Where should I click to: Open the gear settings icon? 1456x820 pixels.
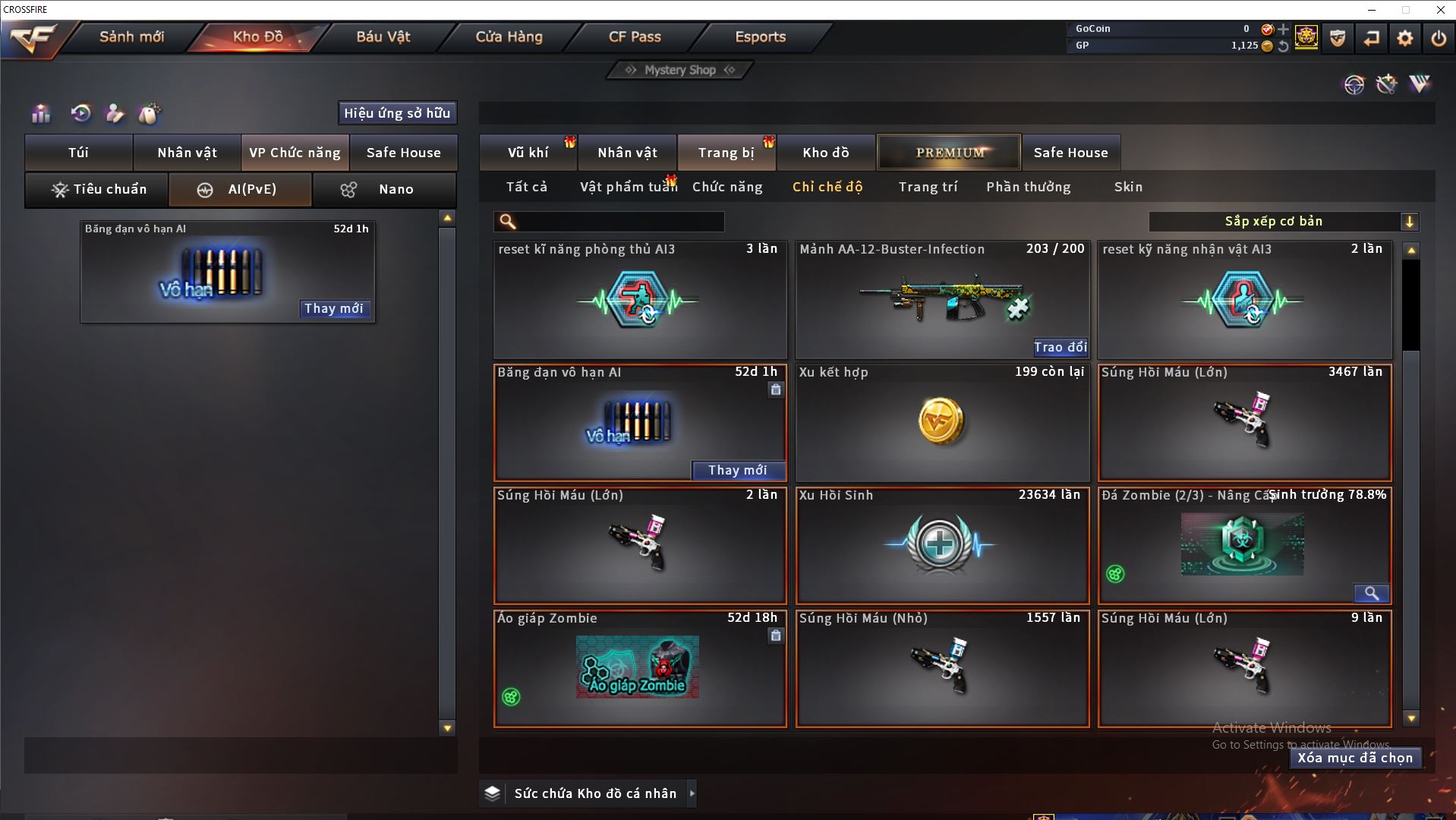pyautogui.click(x=1404, y=38)
